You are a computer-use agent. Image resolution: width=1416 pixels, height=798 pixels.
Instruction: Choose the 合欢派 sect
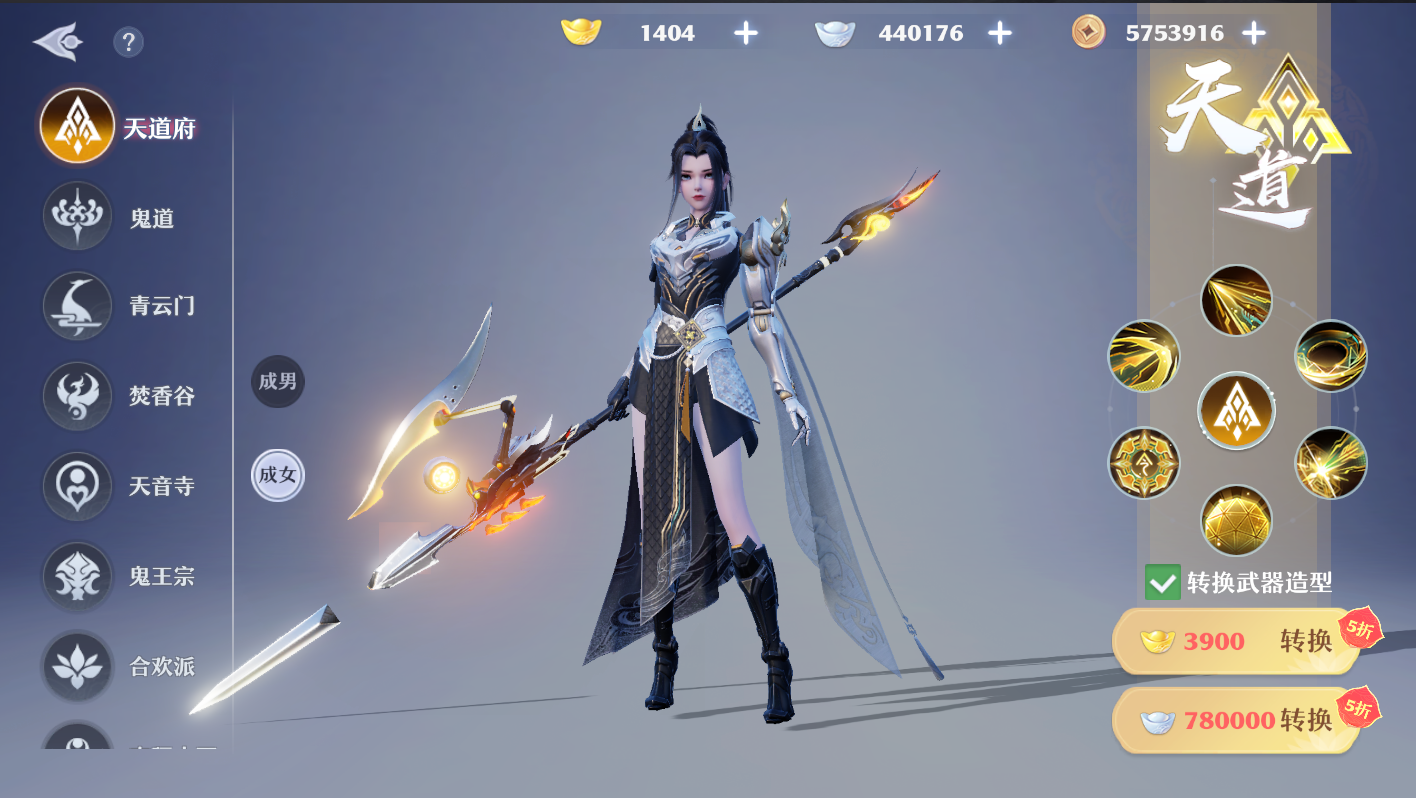coord(78,666)
